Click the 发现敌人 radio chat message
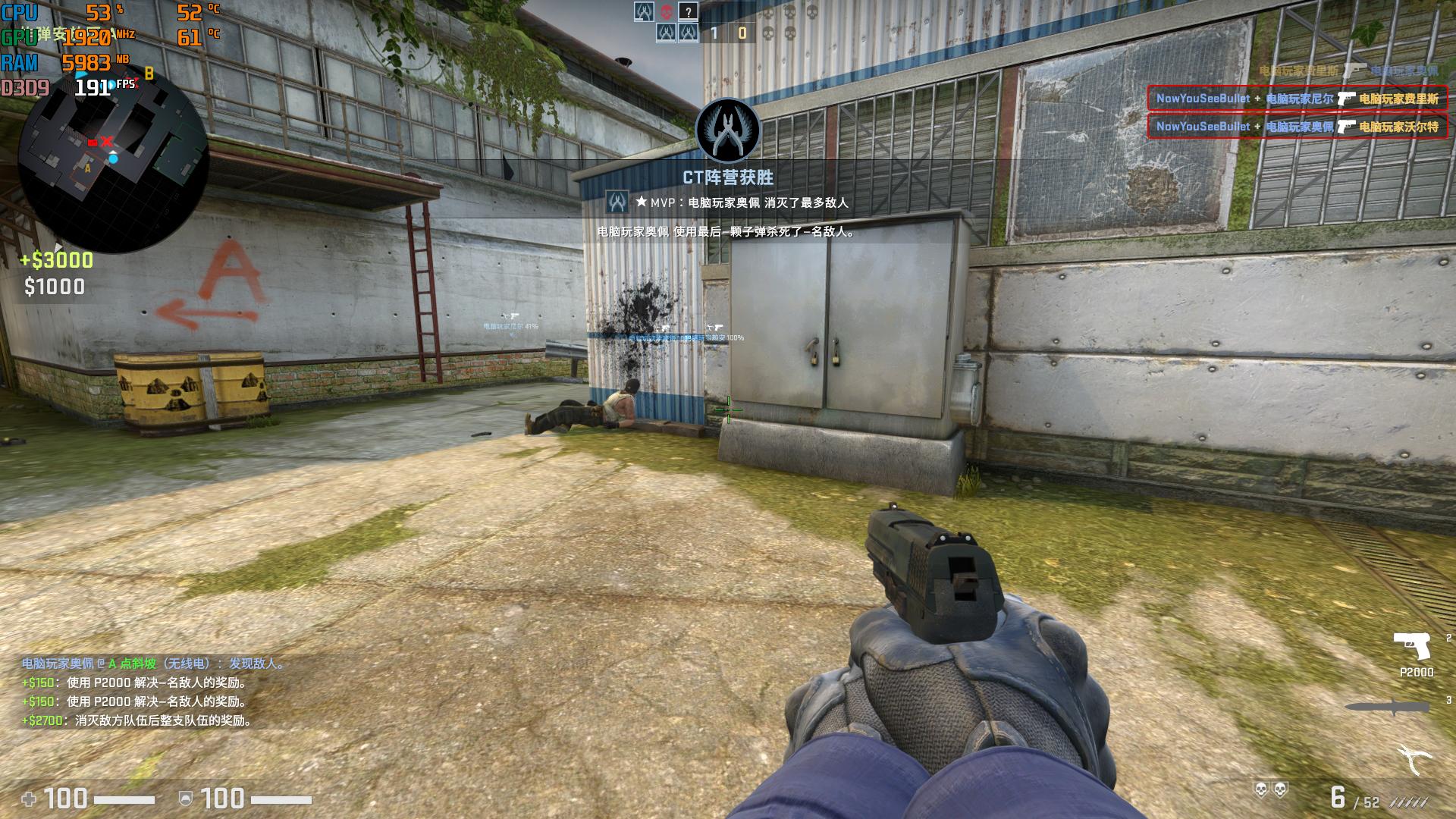The image size is (1456, 819). 154,664
